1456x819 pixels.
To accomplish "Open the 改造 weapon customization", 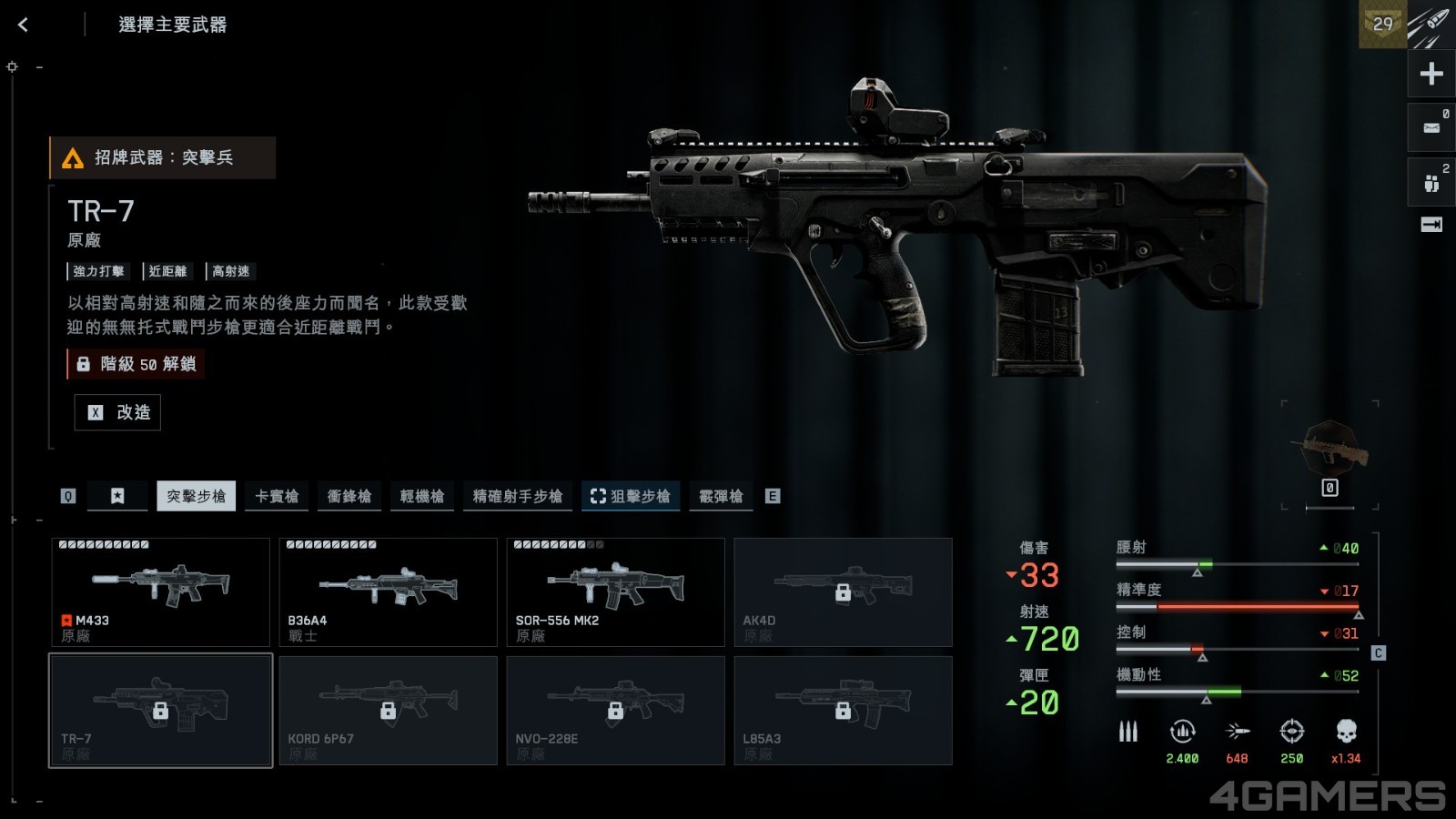I will point(118,412).
